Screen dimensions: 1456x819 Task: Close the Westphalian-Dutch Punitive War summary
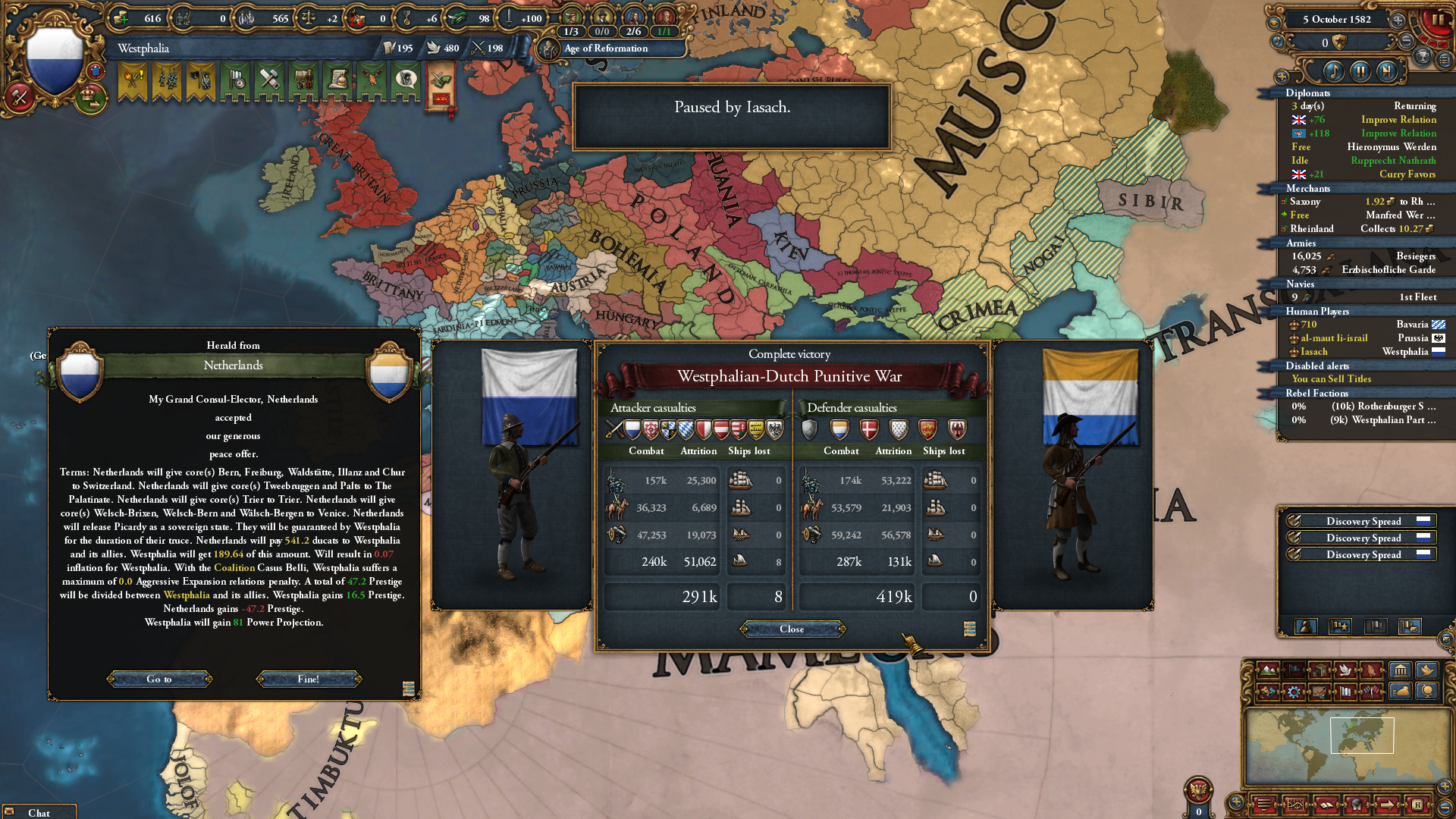click(792, 629)
